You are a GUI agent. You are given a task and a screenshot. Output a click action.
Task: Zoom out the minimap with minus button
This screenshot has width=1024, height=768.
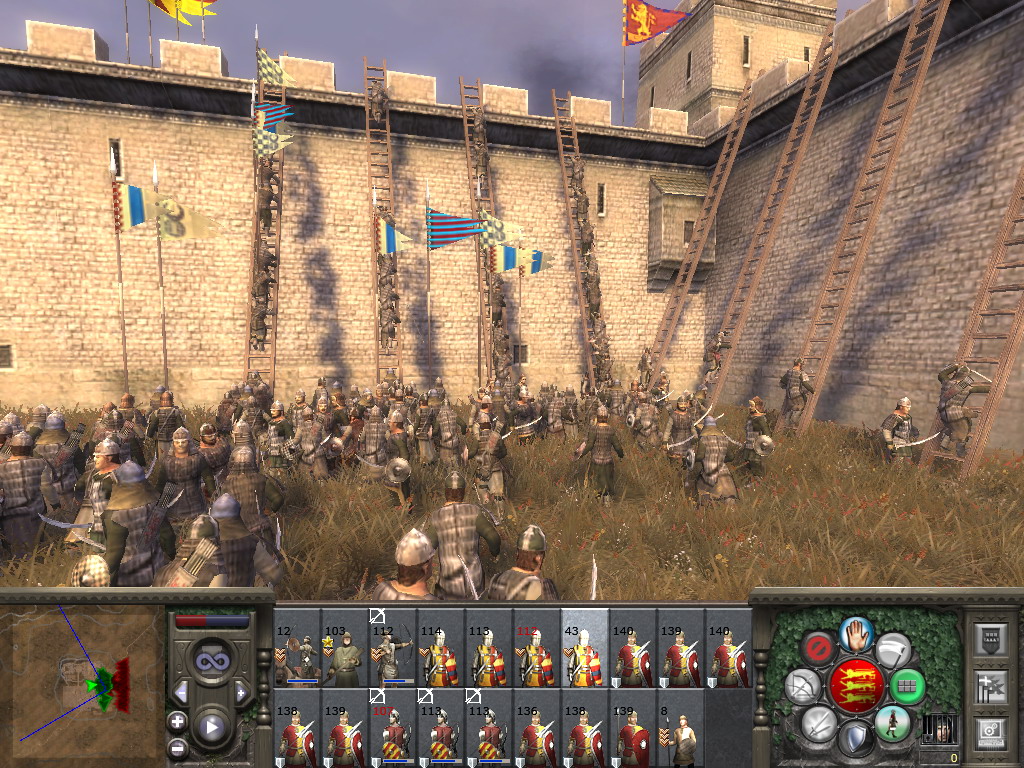point(177,747)
